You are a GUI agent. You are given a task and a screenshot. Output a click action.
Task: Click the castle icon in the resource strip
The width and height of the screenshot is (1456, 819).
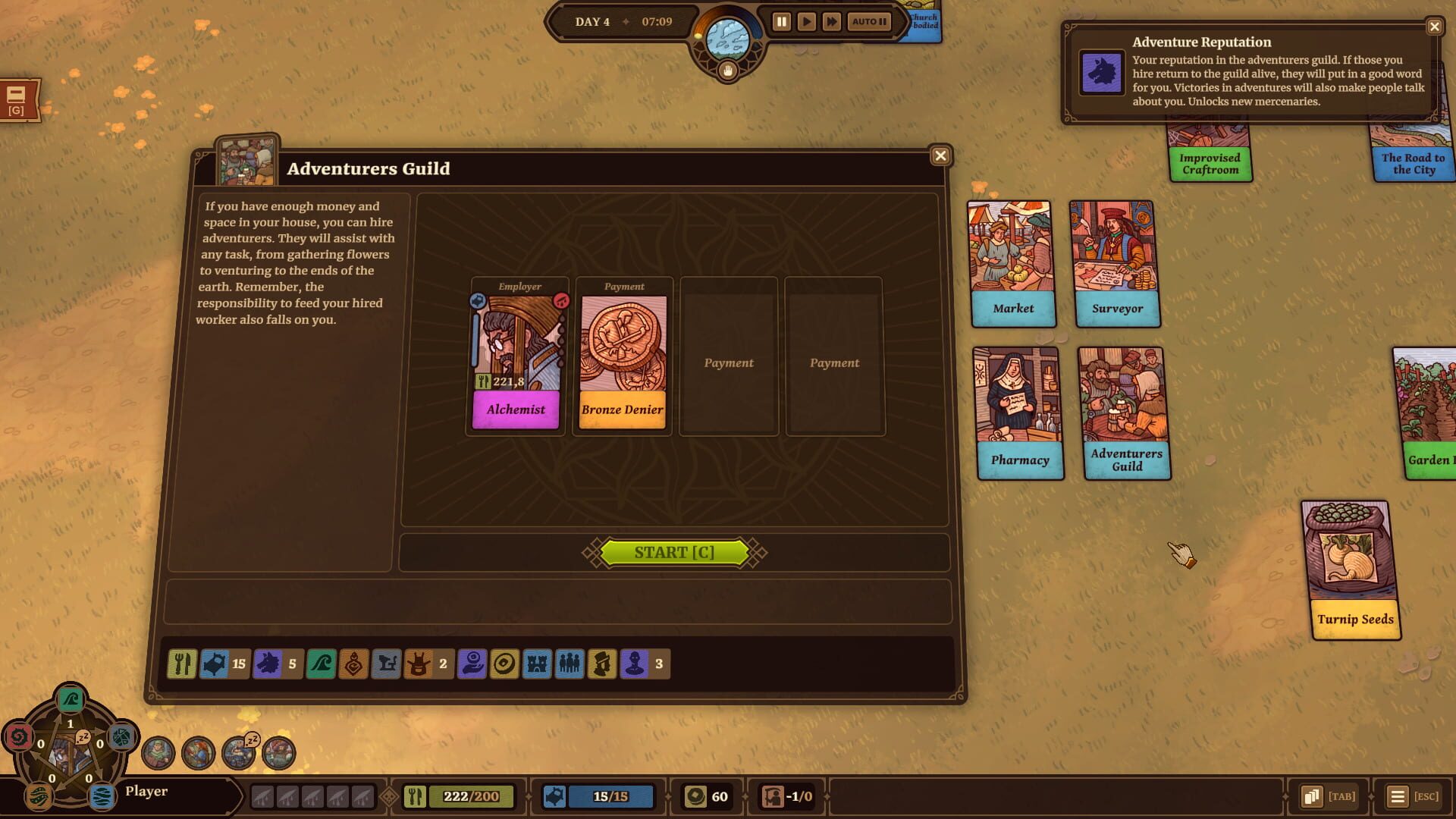pyautogui.click(x=537, y=665)
